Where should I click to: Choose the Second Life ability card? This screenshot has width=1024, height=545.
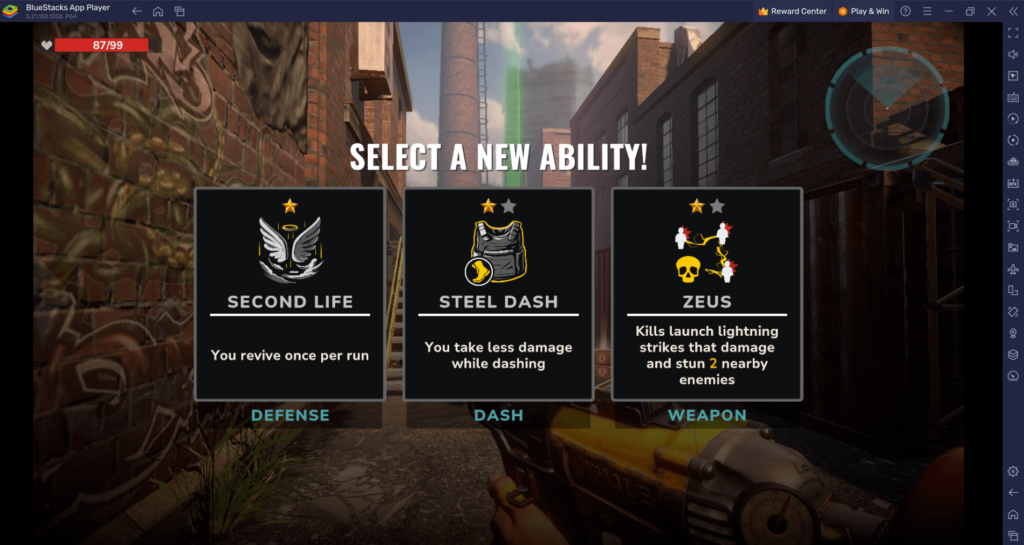290,294
